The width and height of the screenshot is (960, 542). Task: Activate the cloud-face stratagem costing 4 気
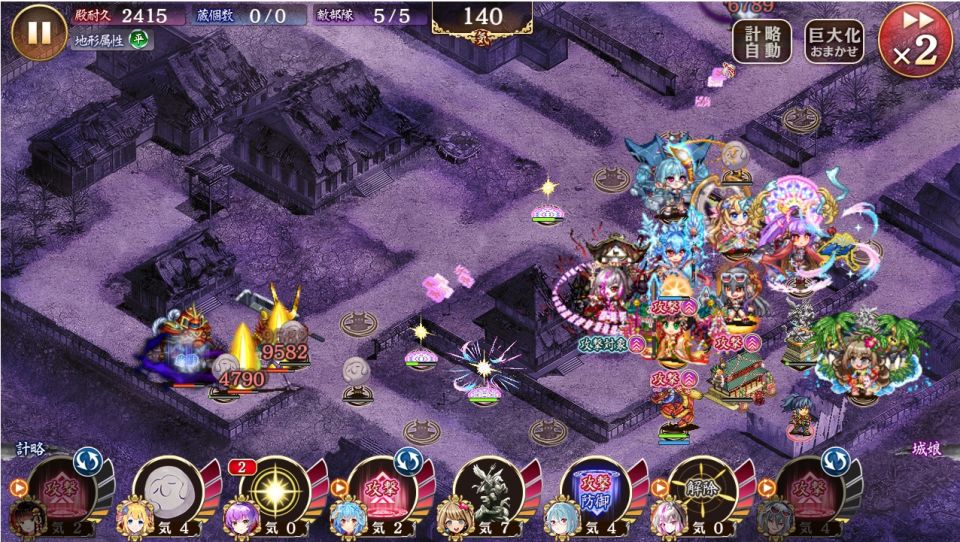[167, 490]
